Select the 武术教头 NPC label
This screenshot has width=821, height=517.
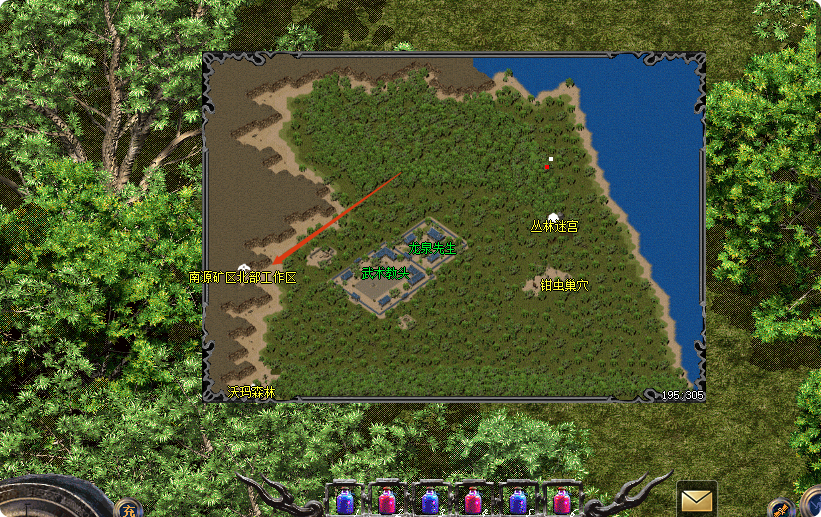(x=385, y=273)
